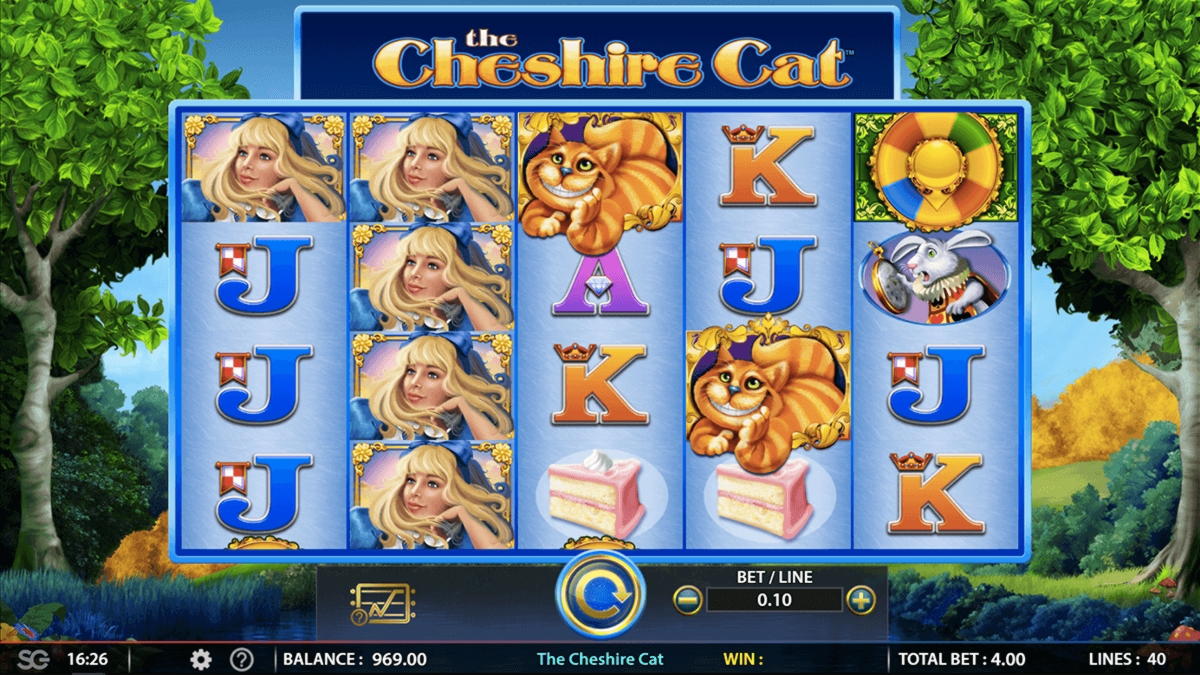Open the paytable info panel icon
Viewport: 1200px width, 675px height.
tap(381, 603)
